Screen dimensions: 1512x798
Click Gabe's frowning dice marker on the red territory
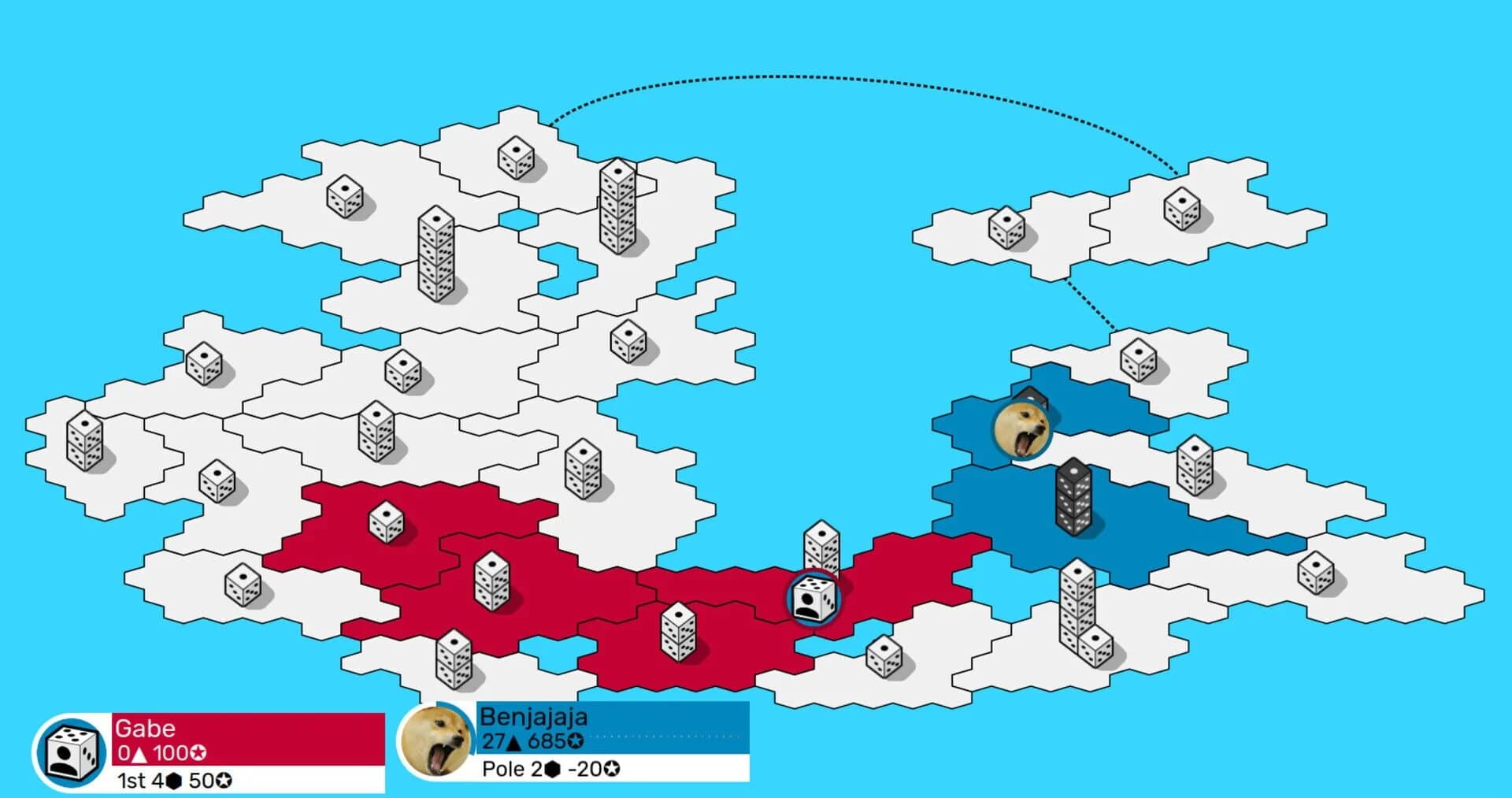[814, 599]
